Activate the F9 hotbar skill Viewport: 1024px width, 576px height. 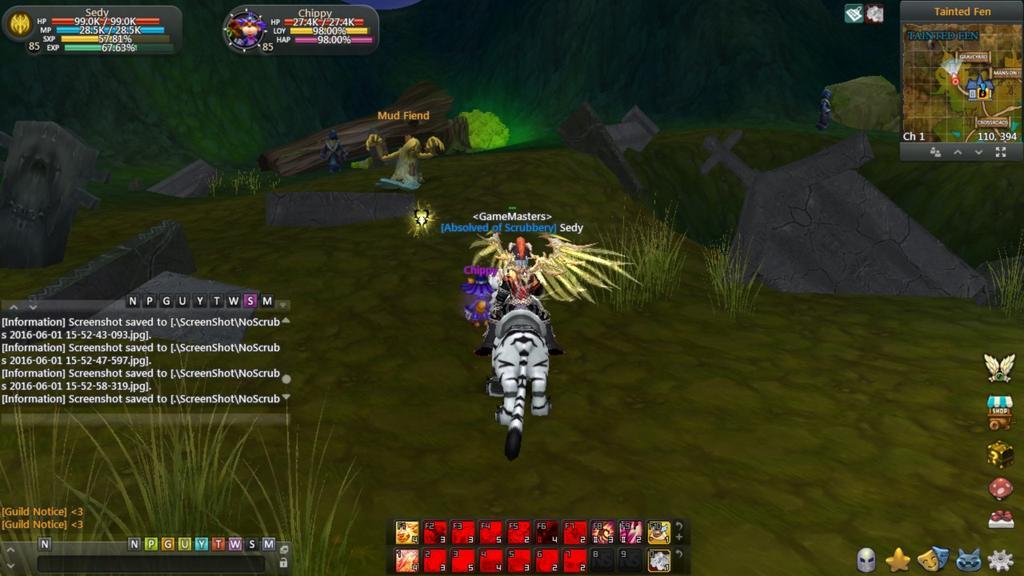(631, 532)
